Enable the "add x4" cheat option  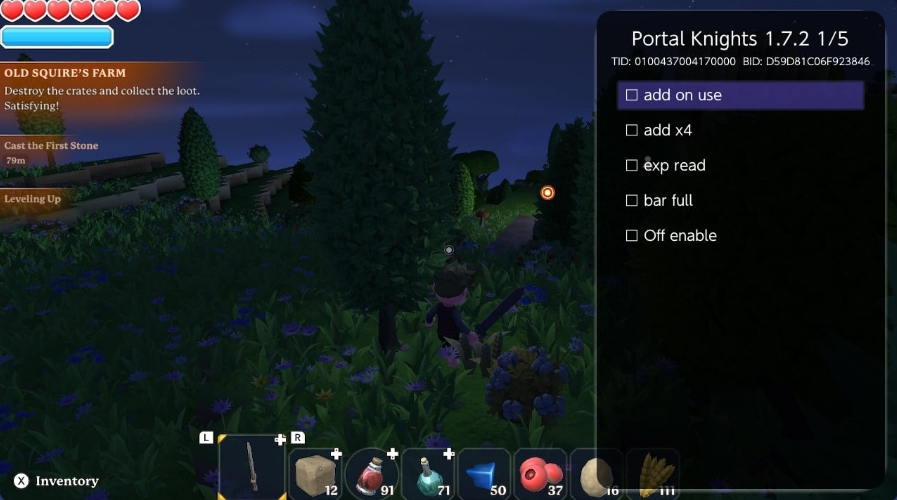[632, 130]
